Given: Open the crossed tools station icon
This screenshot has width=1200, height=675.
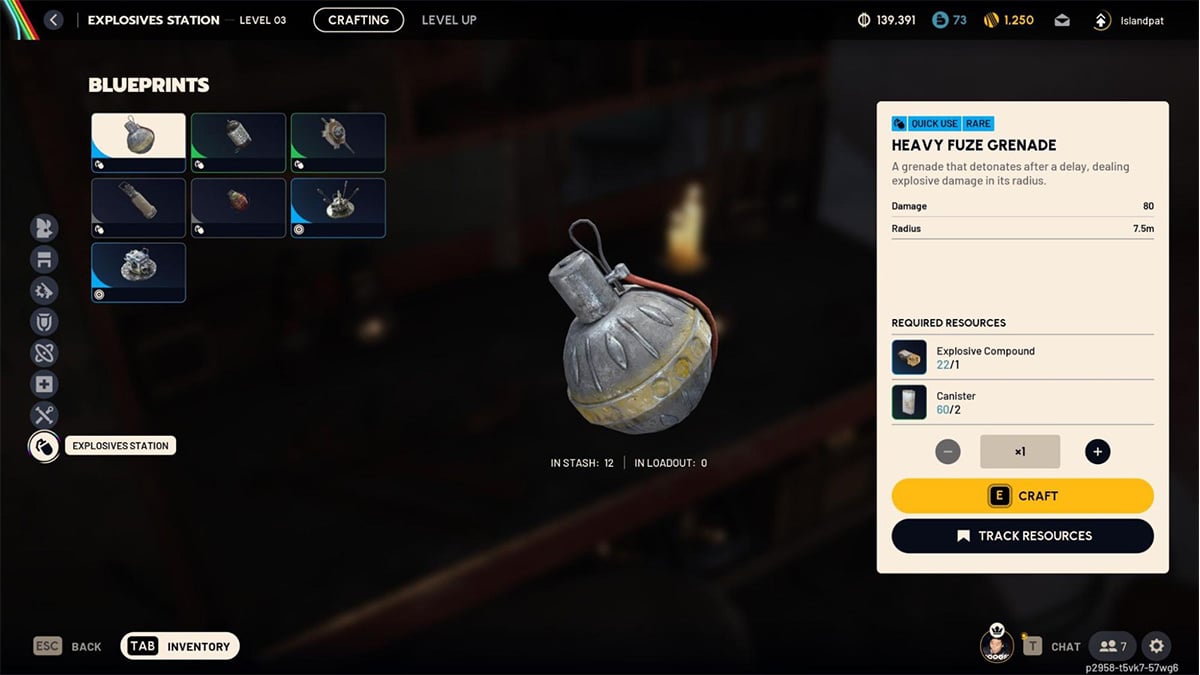Looking at the screenshot, I should [44, 415].
